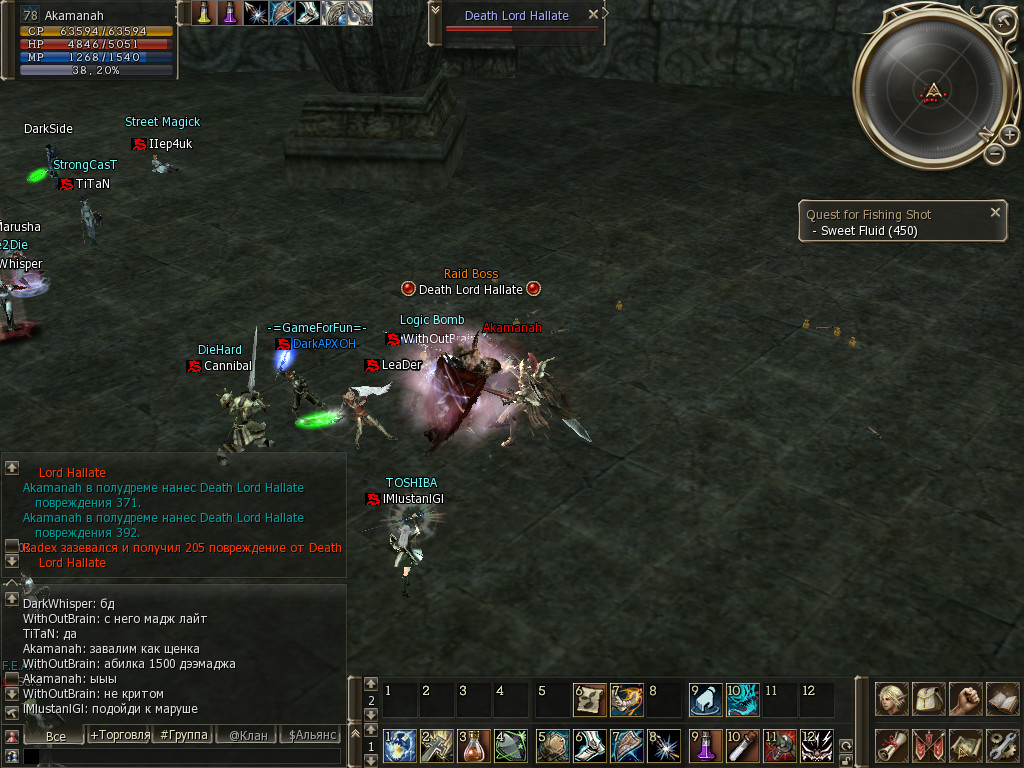Switch to the Все chat tab
The width and height of the screenshot is (1024, 768).
click(56, 735)
